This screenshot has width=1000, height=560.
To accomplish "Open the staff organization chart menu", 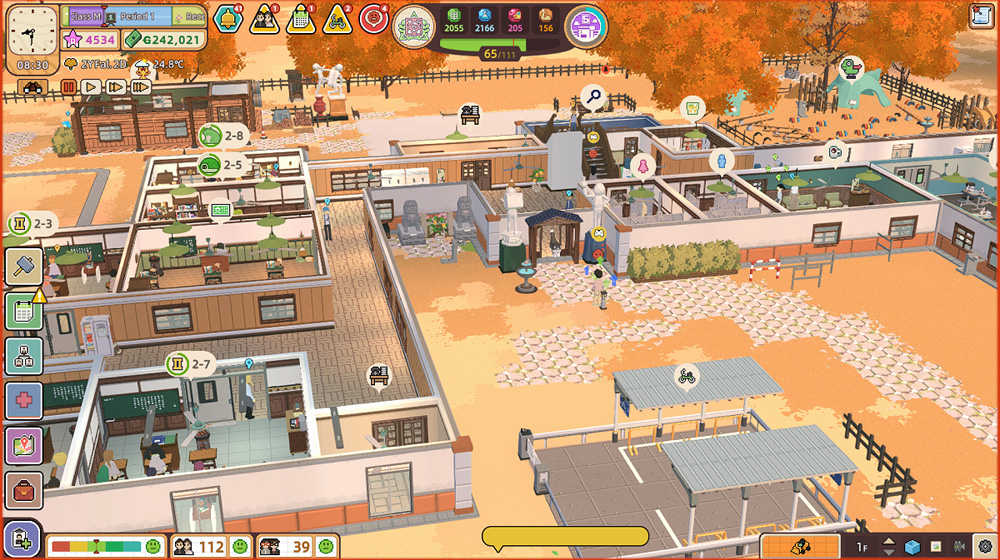I will click(23, 356).
